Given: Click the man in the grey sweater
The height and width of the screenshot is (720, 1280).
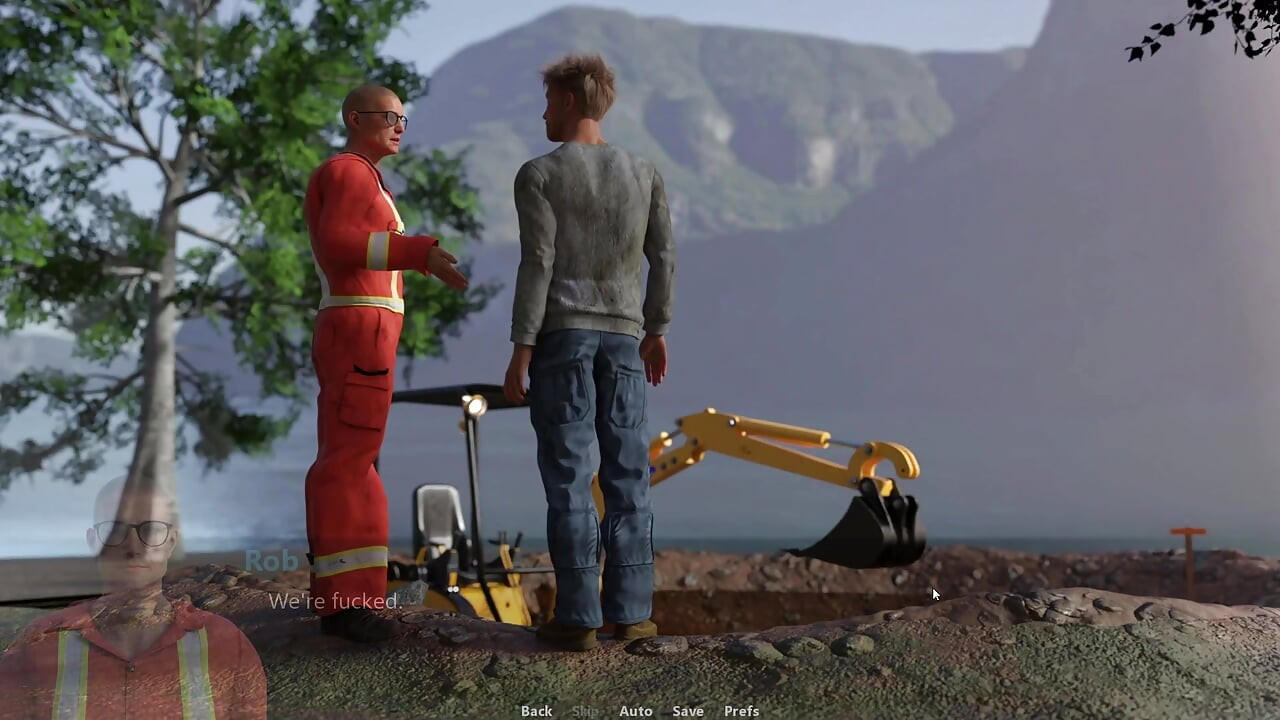Looking at the screenshot, I should [590, 250].
